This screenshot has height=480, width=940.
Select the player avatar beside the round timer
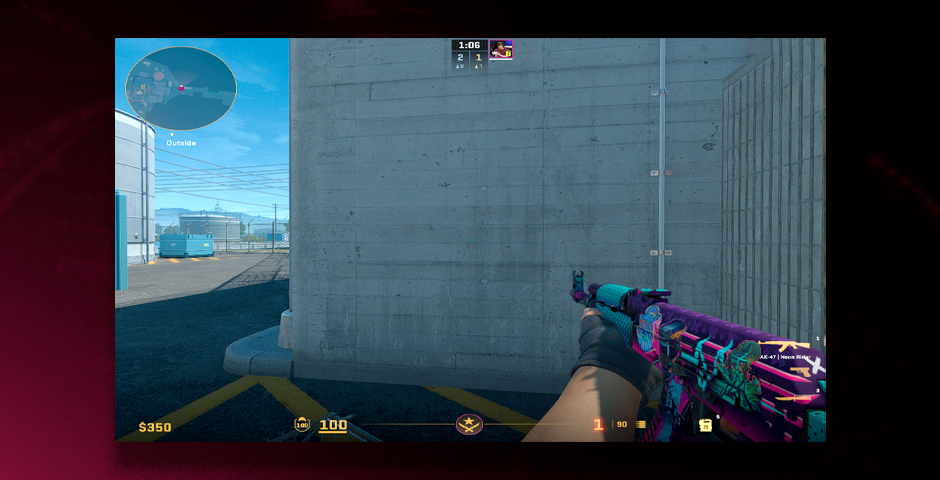501,49
